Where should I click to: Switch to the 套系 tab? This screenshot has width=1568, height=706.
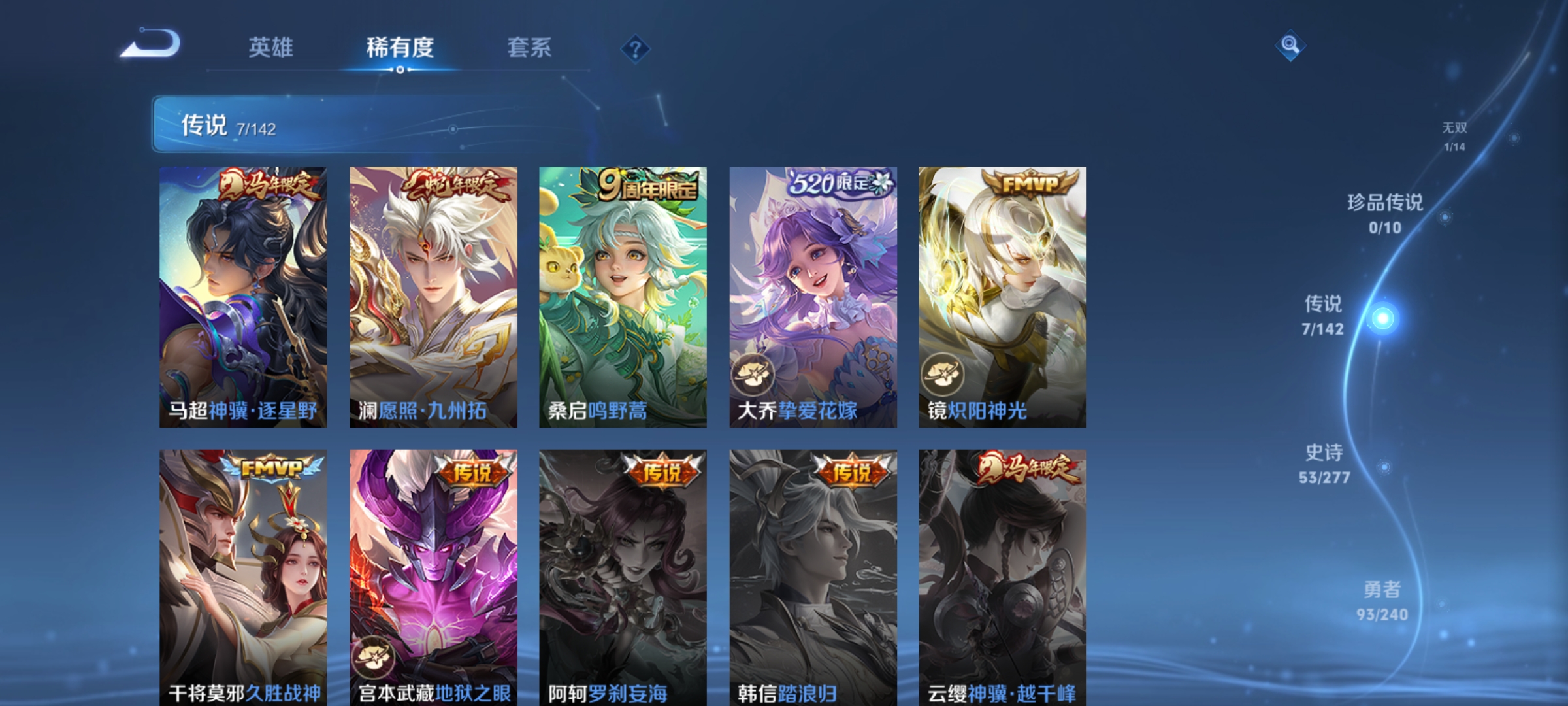(531, 47)
